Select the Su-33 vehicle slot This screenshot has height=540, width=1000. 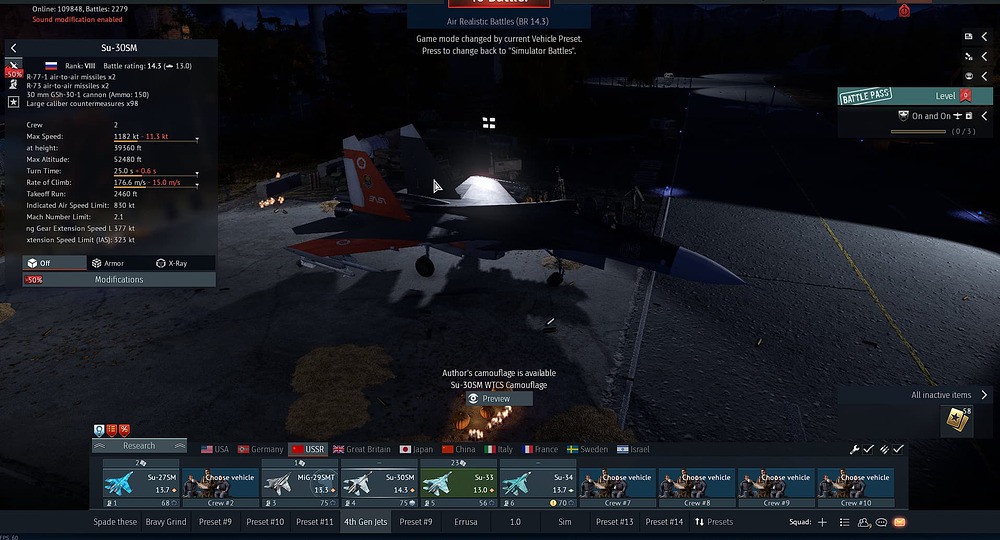tap(458, 485)
